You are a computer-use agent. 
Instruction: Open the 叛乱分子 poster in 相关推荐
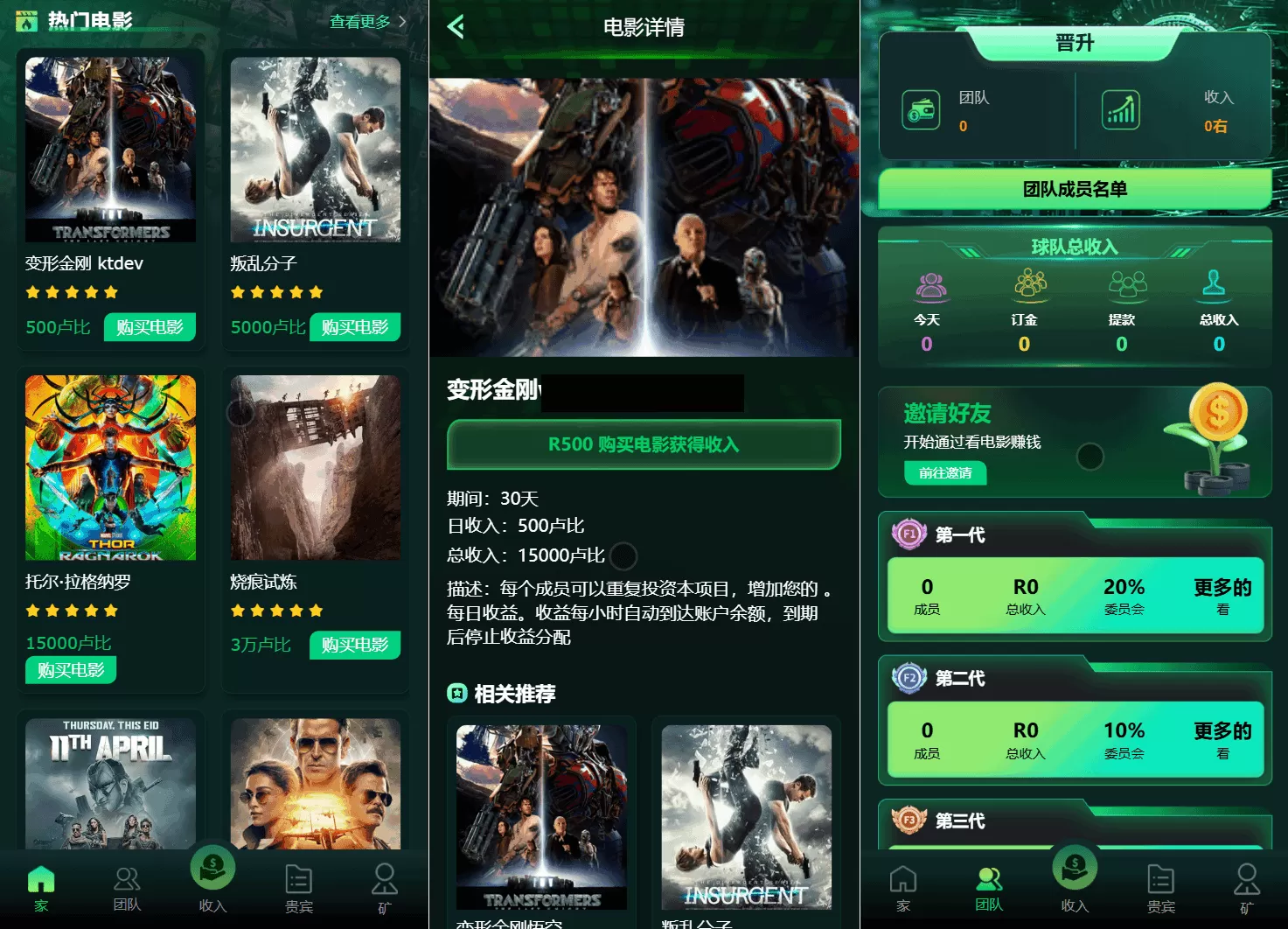(746, 815)
